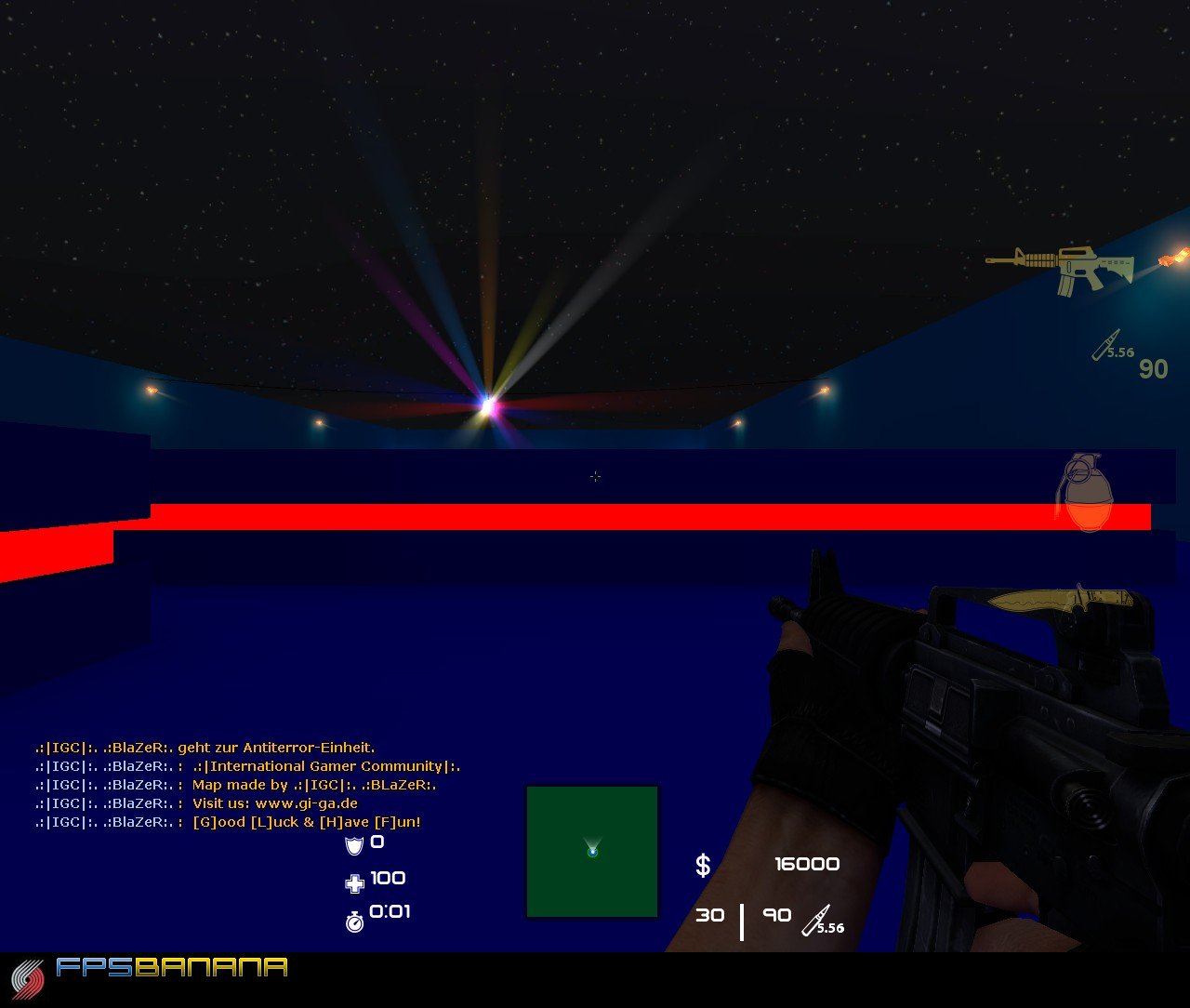Click the 90 reserve ammo counter top right
The width and height of the screenshot is (1190, 1008).
coord(1153,369)
